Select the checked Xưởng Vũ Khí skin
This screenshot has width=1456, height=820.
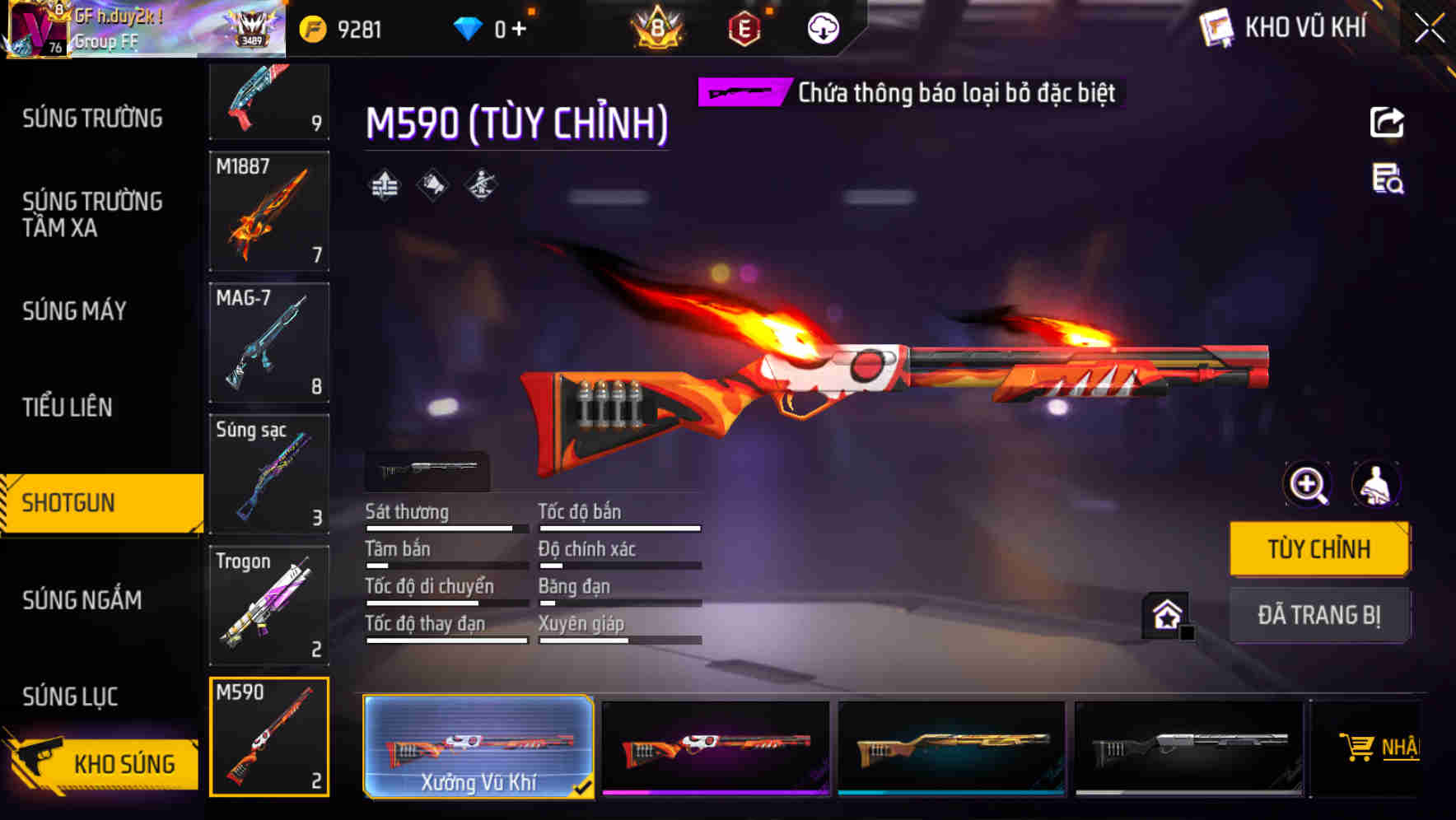[x=478, y=748]
